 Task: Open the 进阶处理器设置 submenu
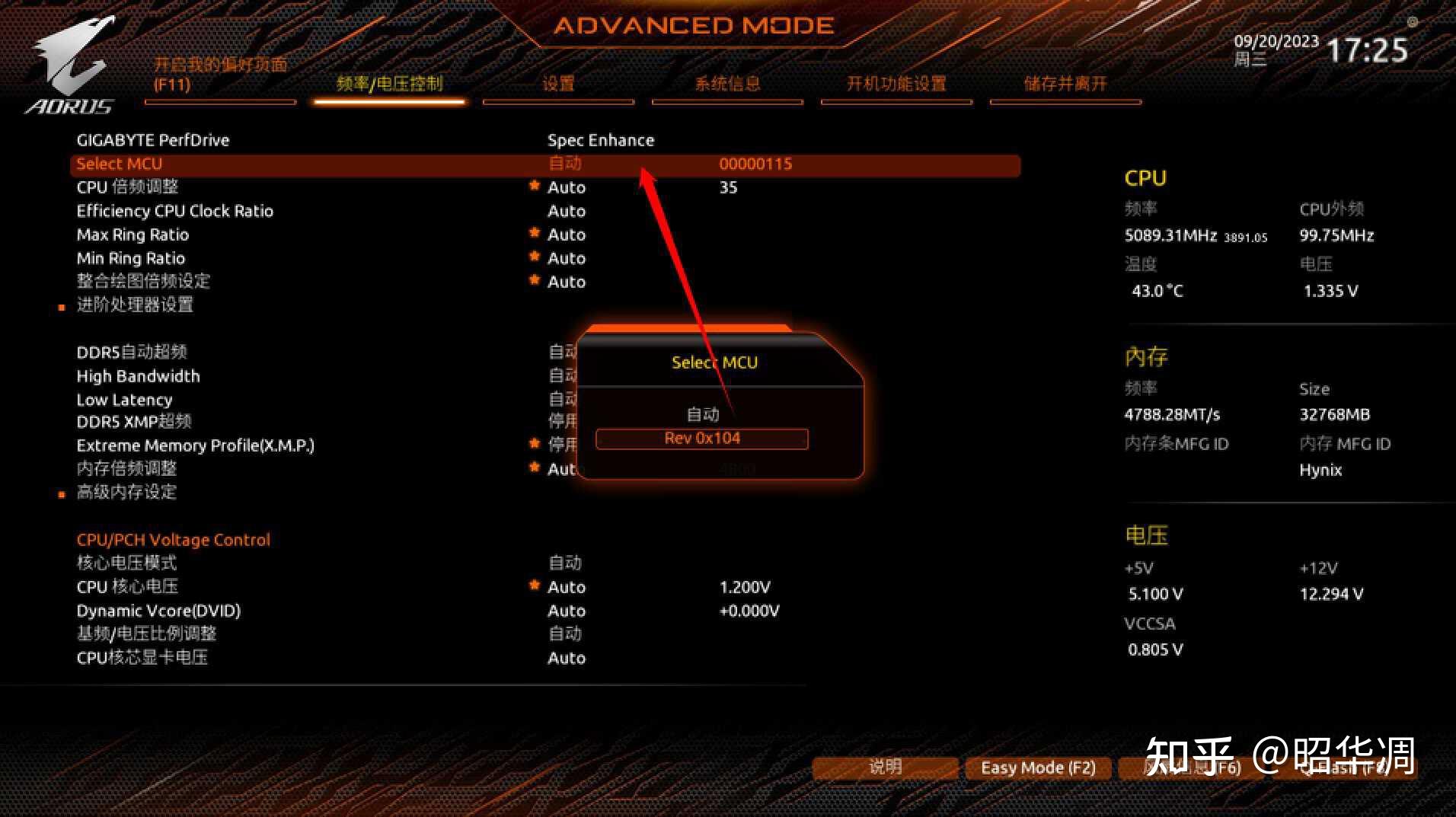click(x=135, y=305)
